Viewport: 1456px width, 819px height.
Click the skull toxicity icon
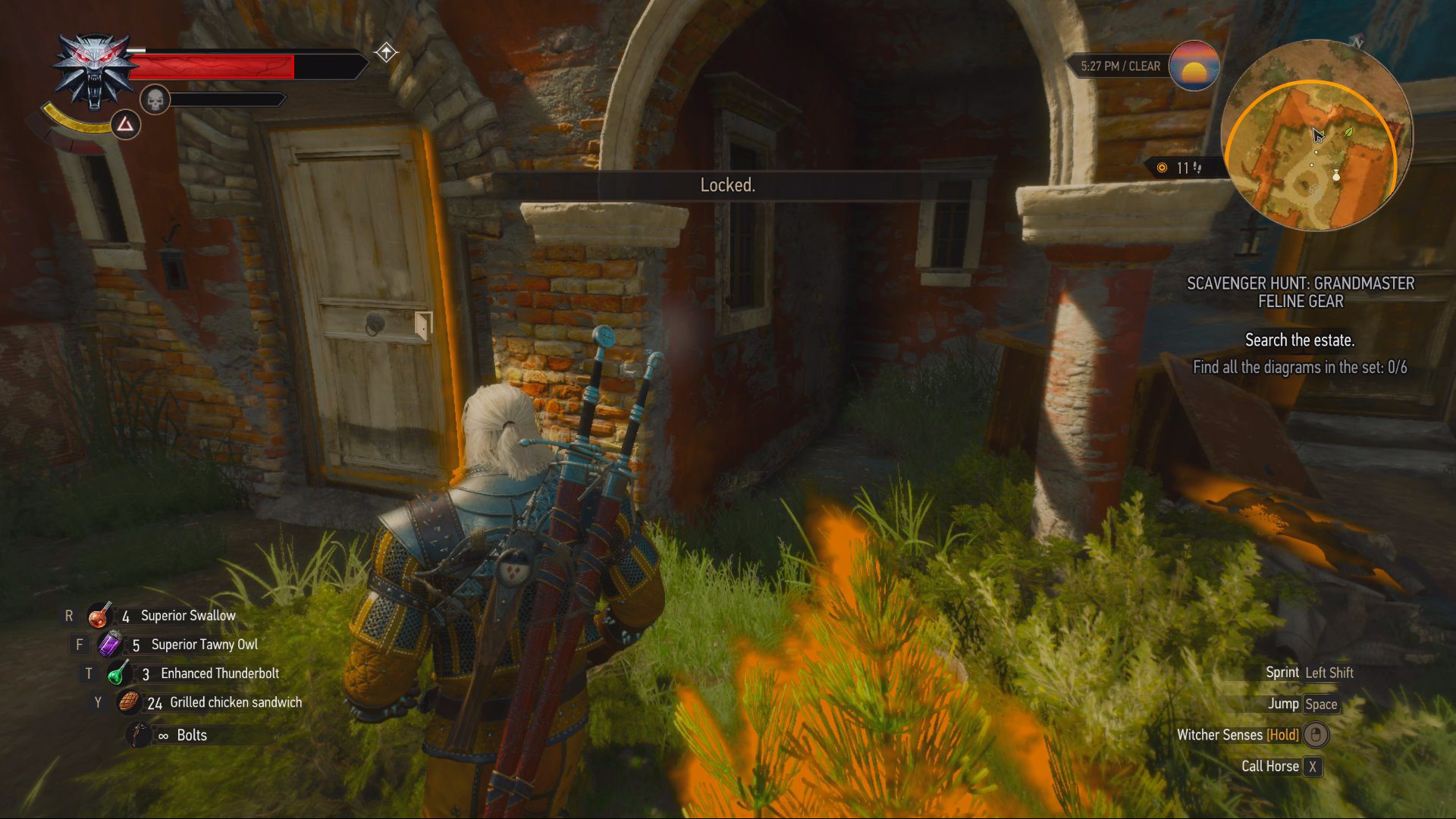coord(155,99)
